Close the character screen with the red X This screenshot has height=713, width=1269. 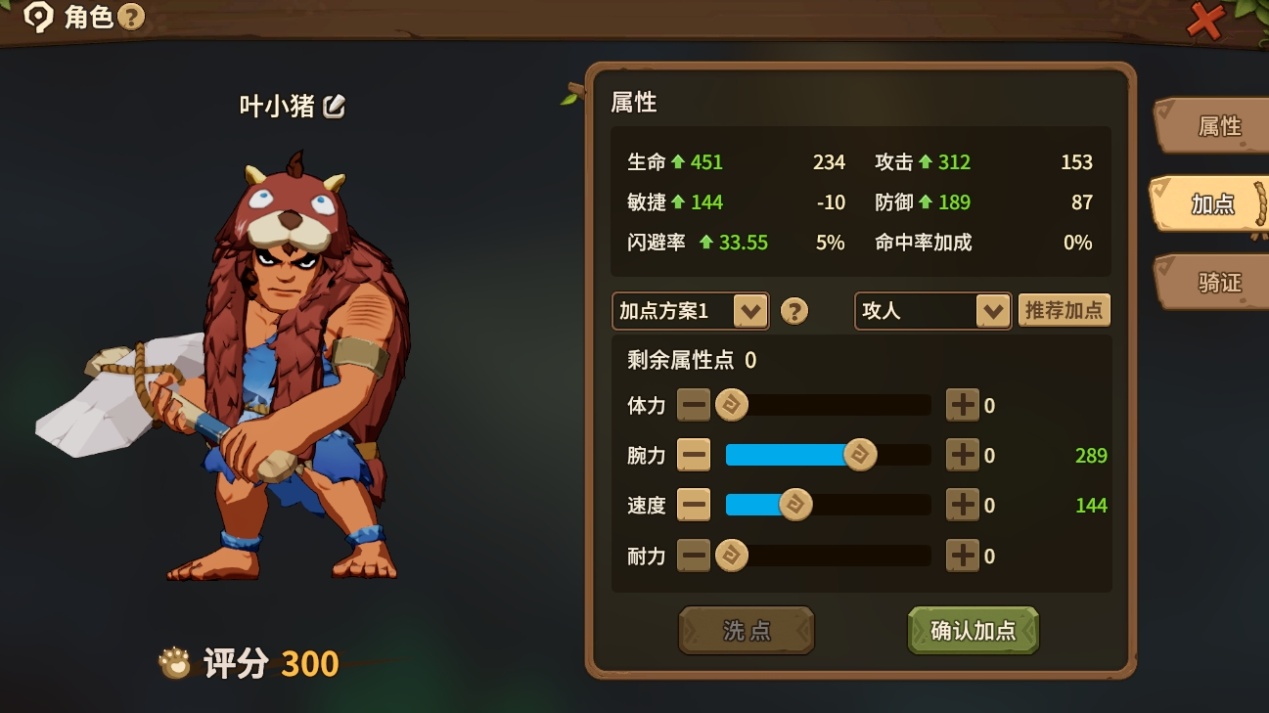(x=1206, y=21)
